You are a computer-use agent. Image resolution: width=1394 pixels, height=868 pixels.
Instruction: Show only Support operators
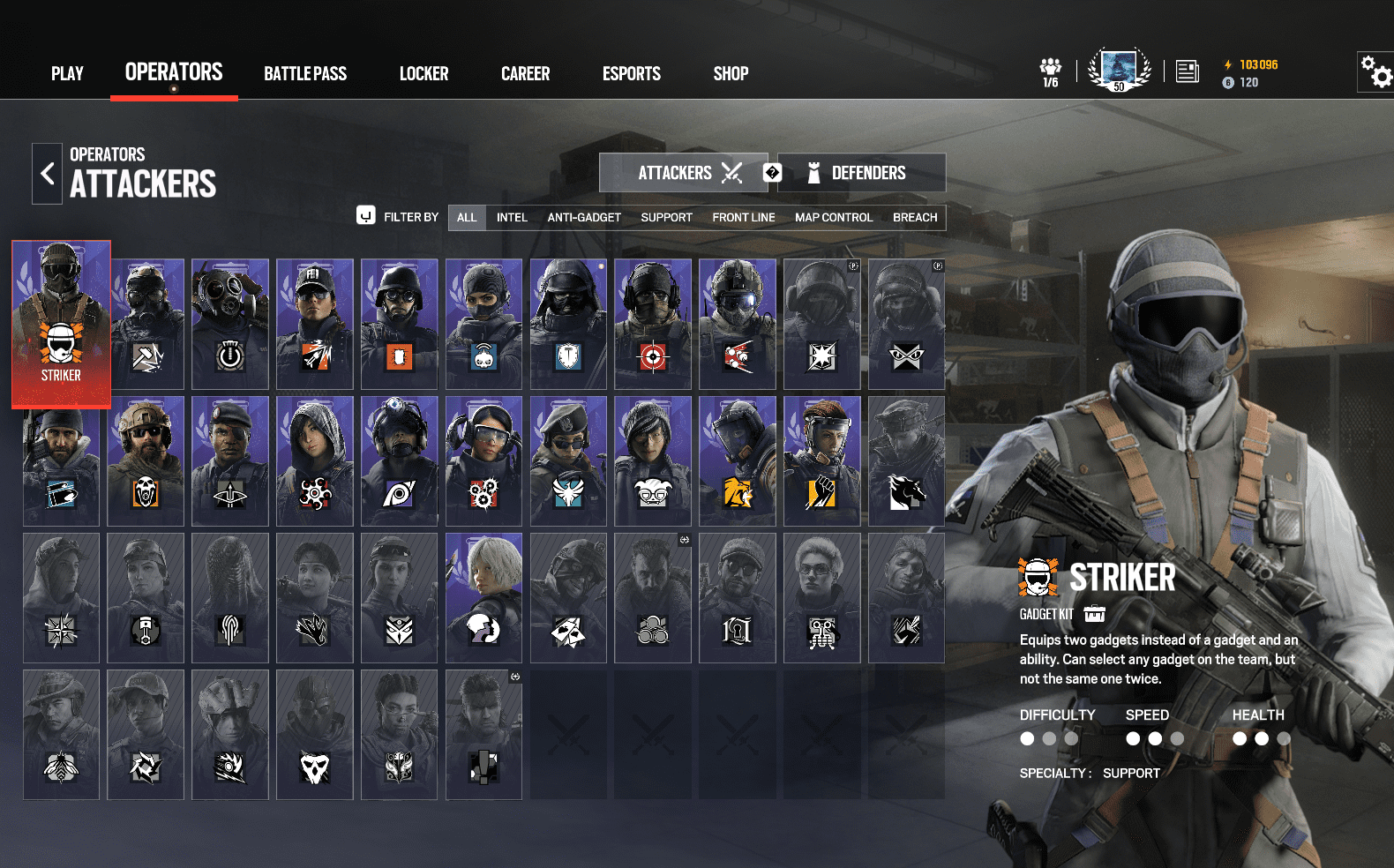[666, 218]
